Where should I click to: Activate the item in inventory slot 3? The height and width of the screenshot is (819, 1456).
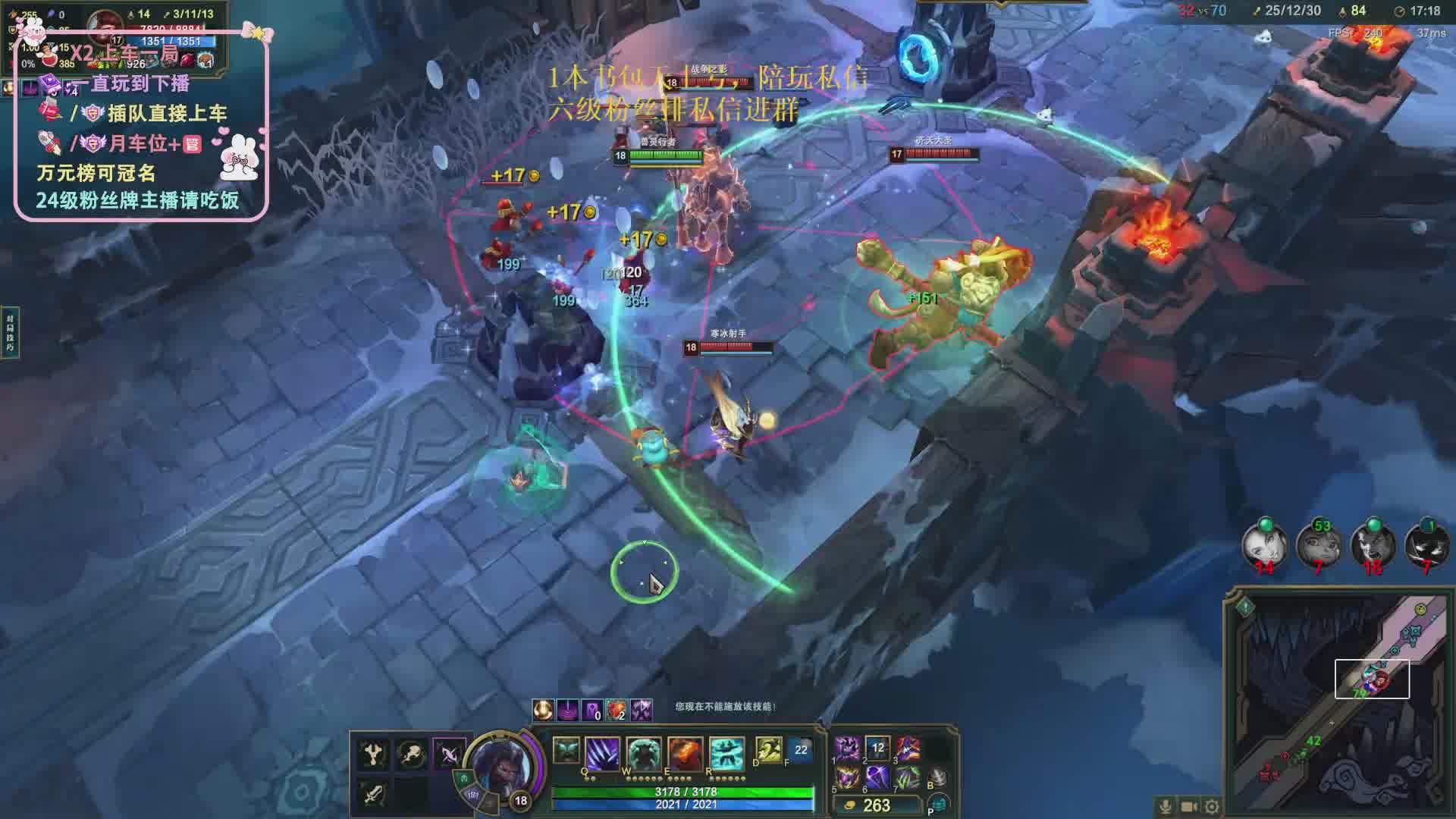[908, 748]
